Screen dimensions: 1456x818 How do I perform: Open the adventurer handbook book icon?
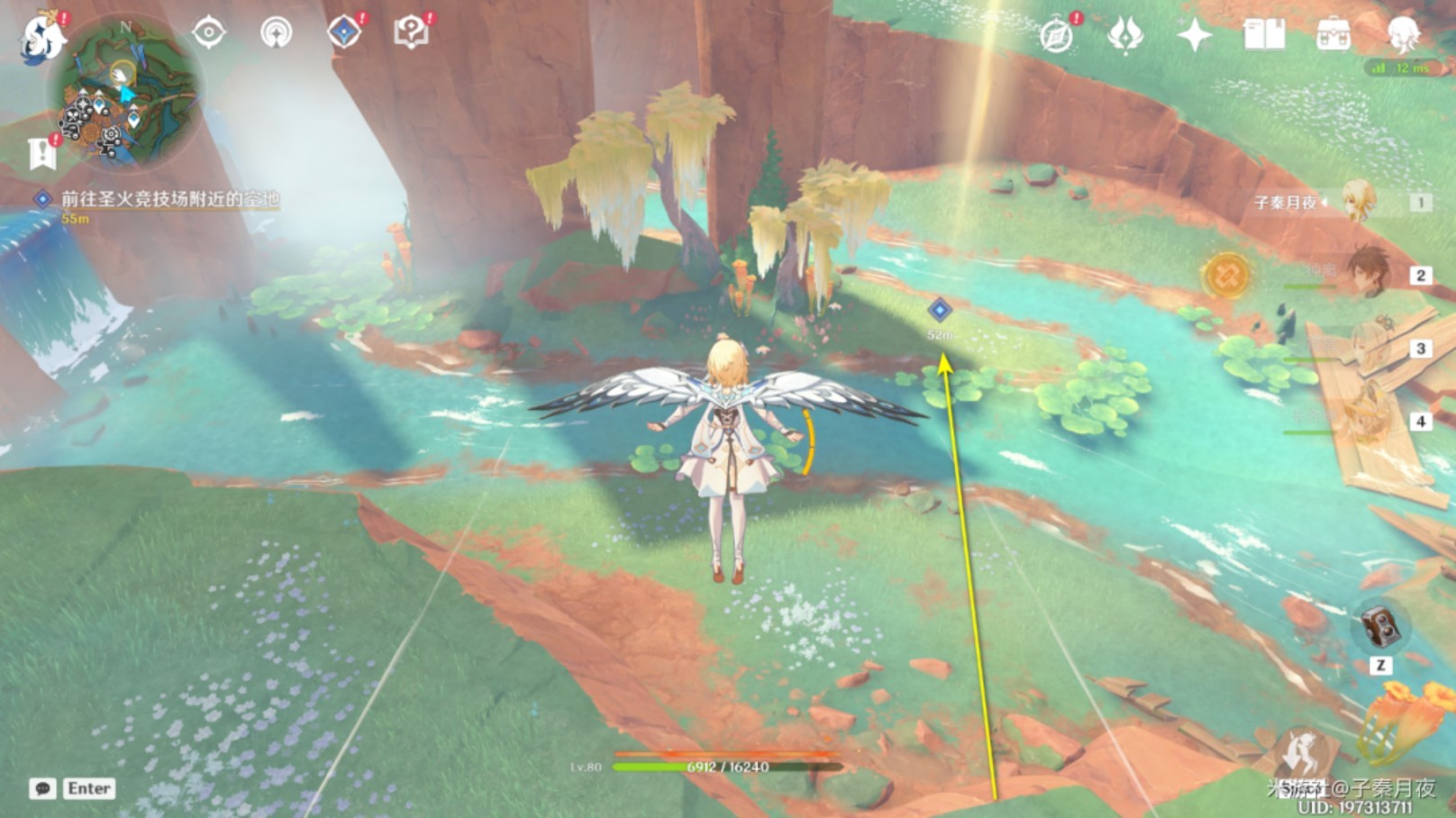[1263, 35]
